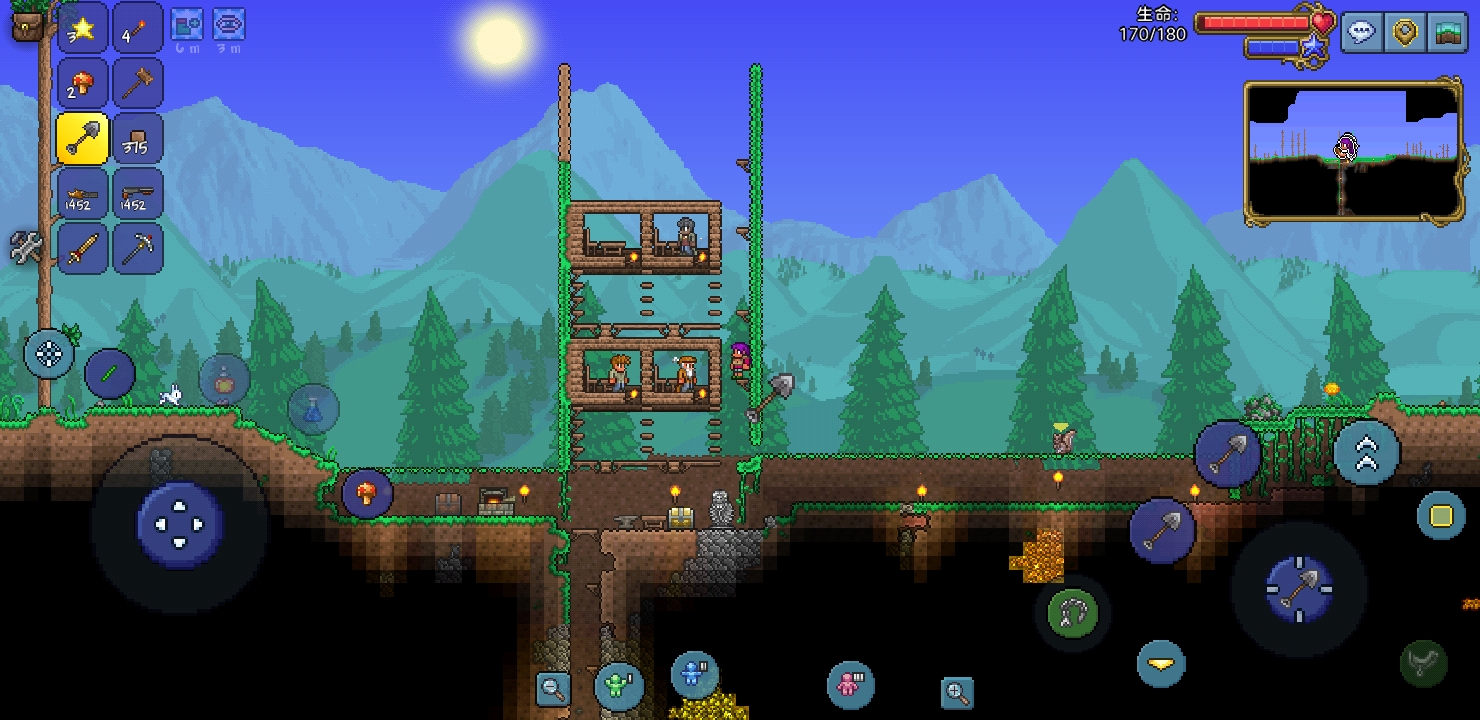This screenshot has width=1480, height=720.
Task: Choose the mushroom hotbar slot
Action: coord(82,84)
